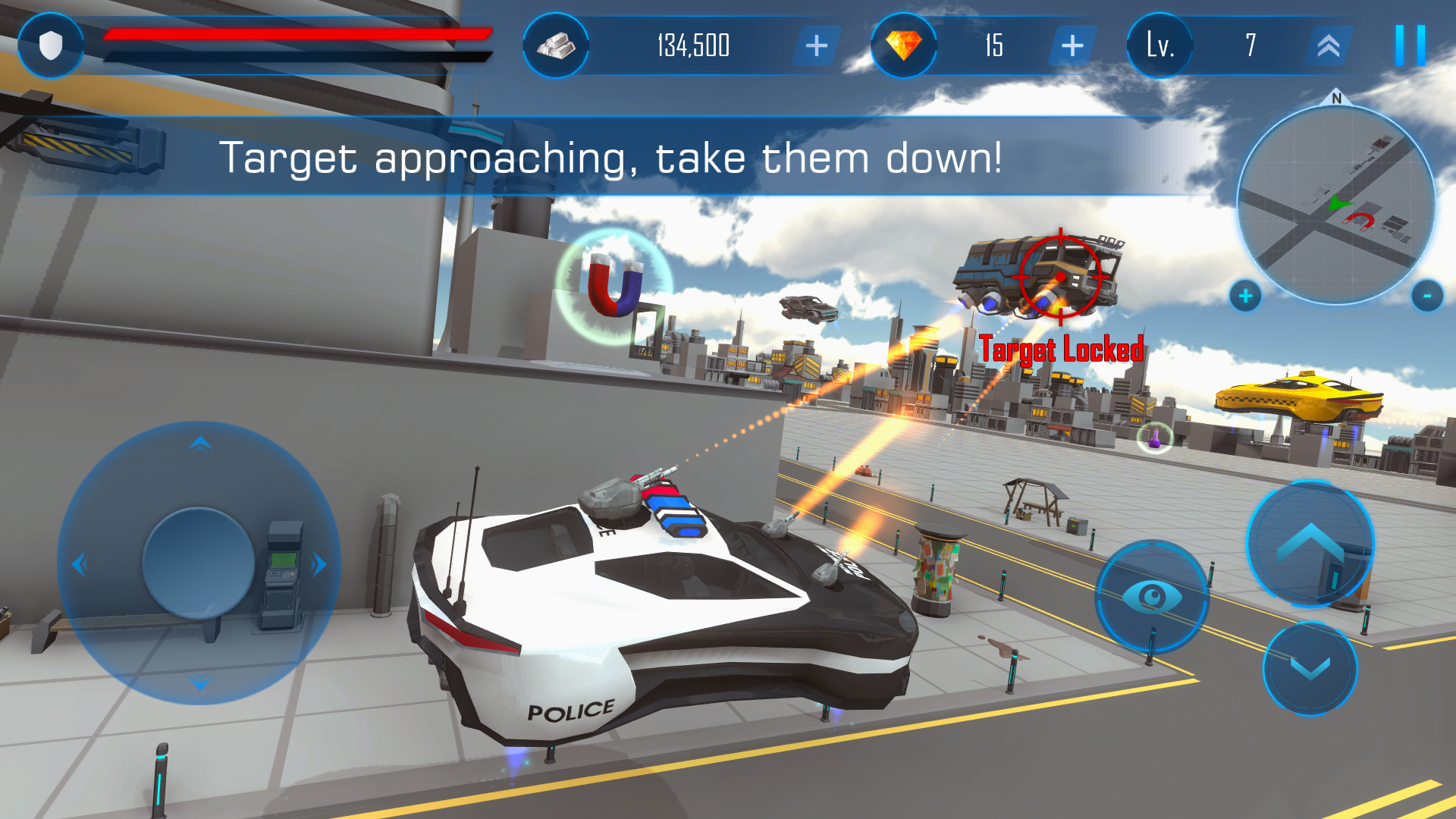Buy diamonds with the plus button
Screen dimensions: 1456x819
coord(1071,46)
